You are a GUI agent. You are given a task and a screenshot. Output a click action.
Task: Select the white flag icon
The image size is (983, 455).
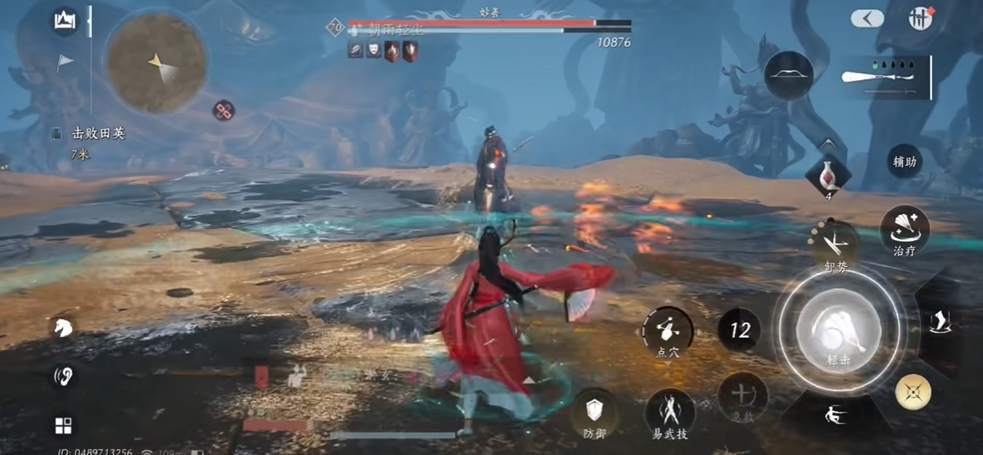pos(65,63)
